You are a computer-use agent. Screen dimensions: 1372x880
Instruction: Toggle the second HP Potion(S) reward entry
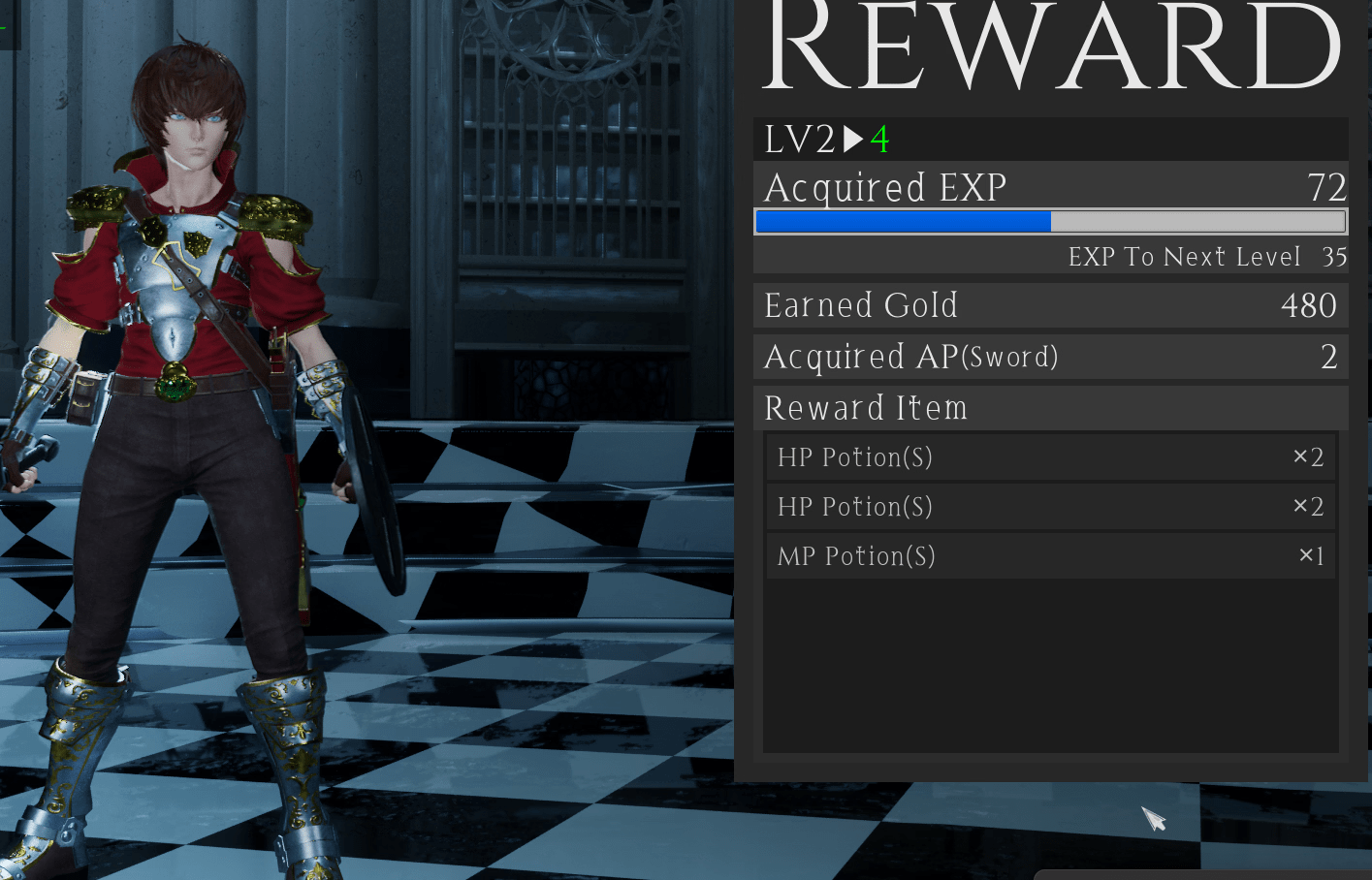pos(1050,506)
